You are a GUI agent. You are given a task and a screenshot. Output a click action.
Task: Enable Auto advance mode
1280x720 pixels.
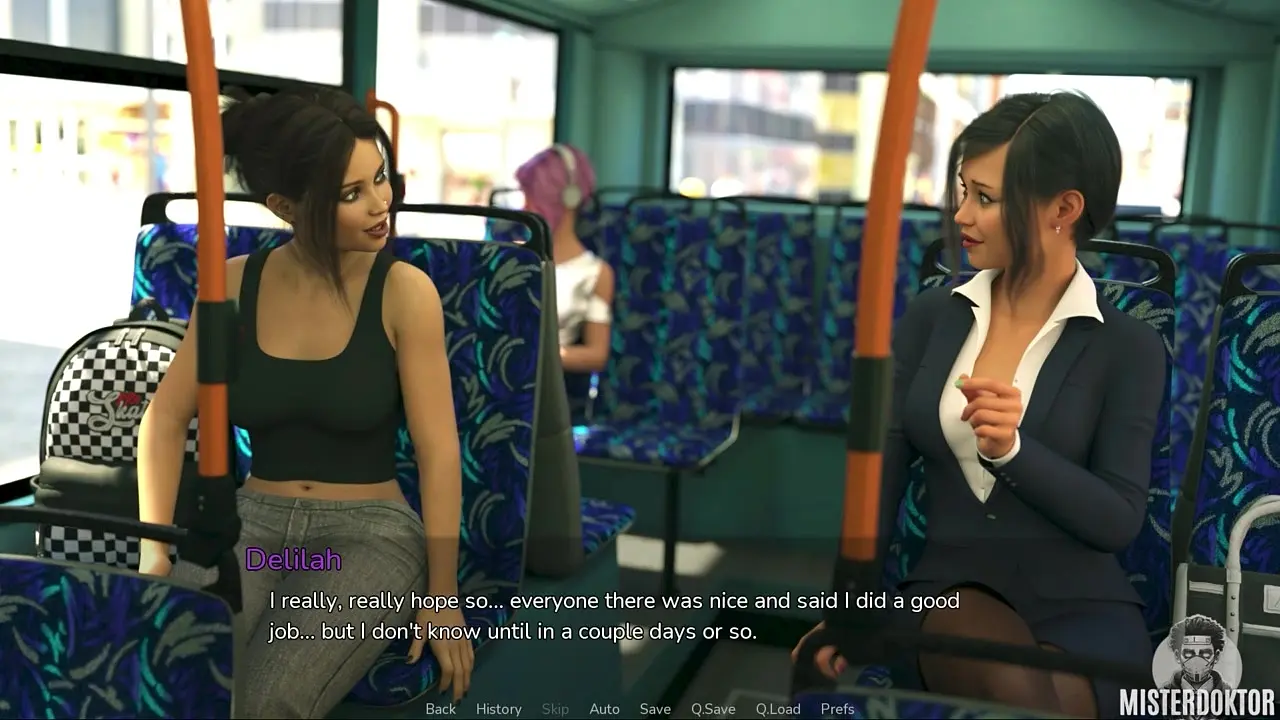[x=604, y=709]
